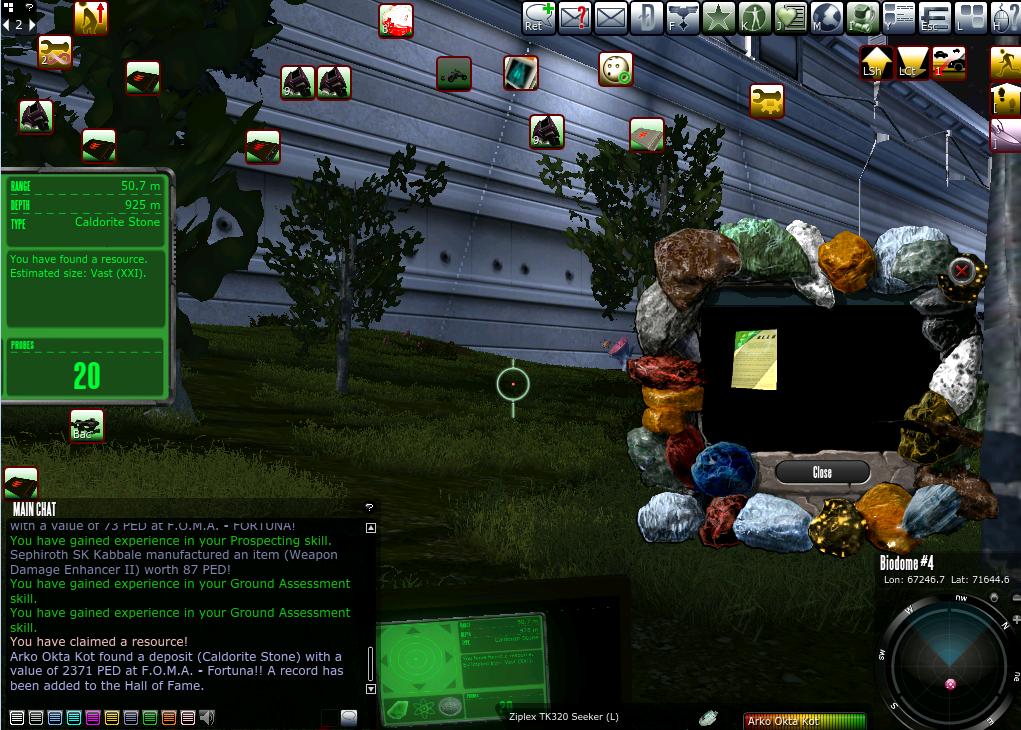Select the green quad vehicle icon

454,73
